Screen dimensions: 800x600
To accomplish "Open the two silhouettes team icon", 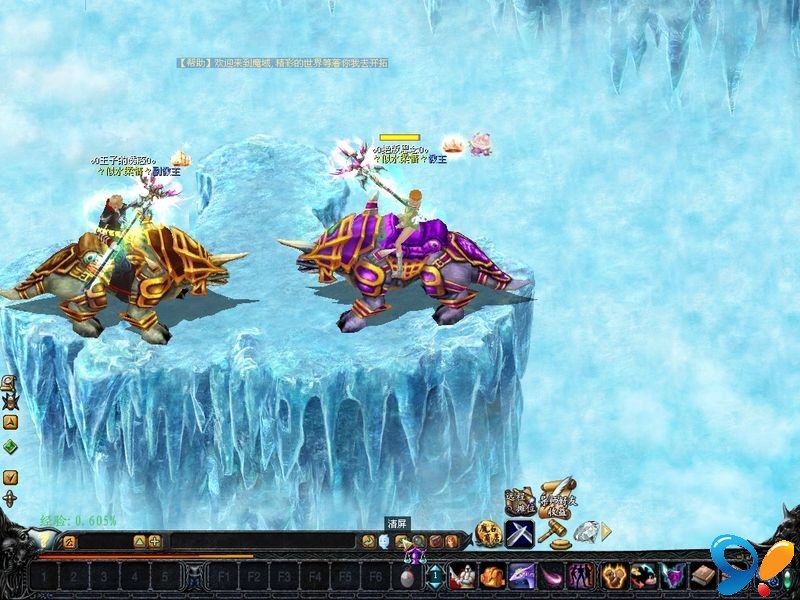I will tap(580, 576).
